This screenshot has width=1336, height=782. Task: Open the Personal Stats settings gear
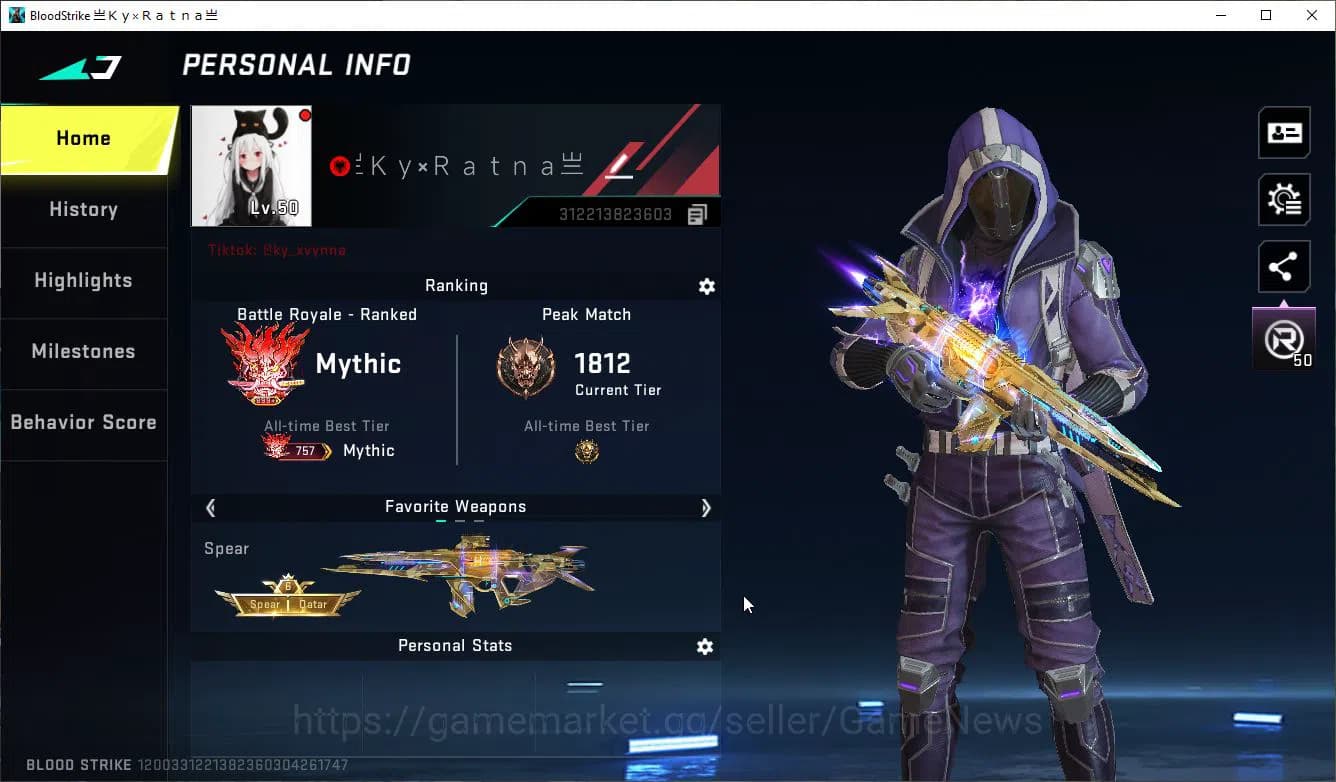point(705,646)
